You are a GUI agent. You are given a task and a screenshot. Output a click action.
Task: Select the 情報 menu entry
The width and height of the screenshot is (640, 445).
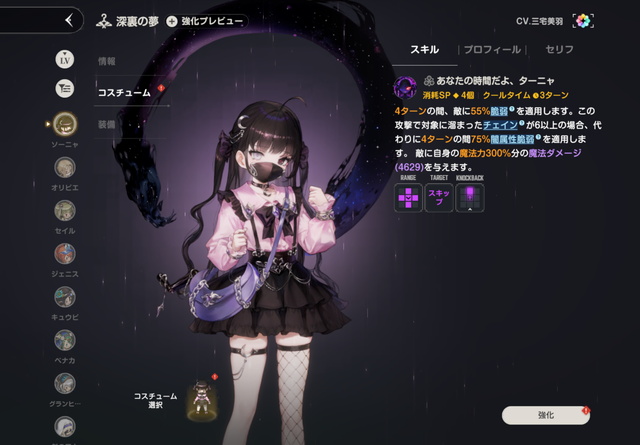pyautogui.click(x=107, y=62)
